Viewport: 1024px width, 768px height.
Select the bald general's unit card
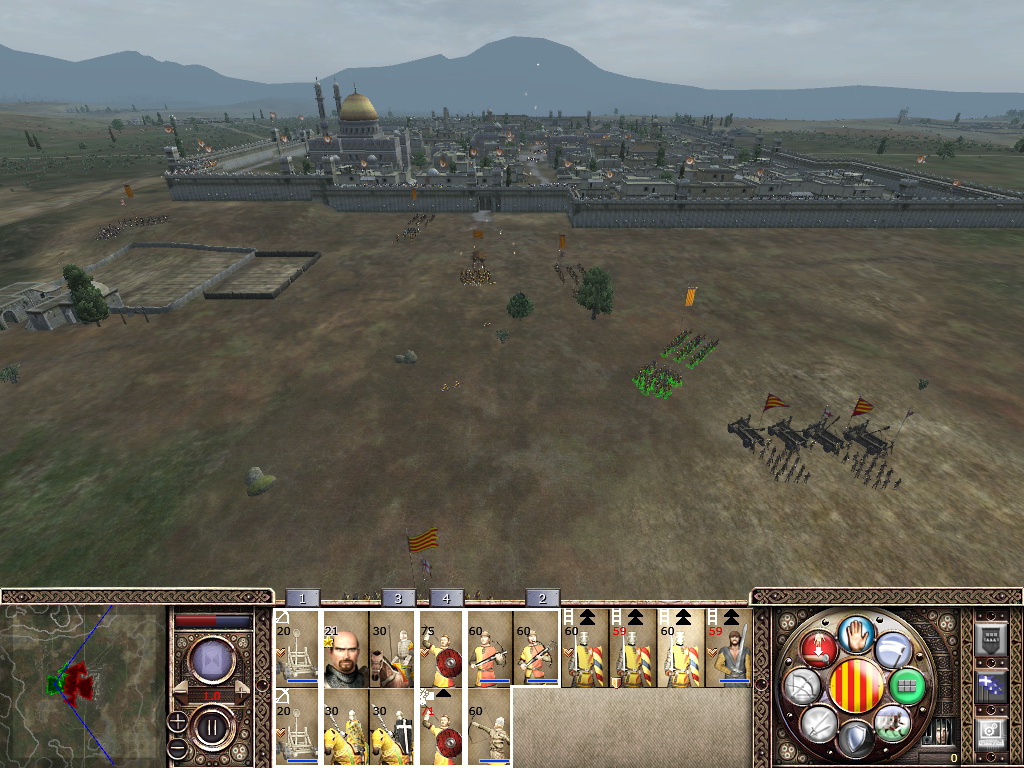click(346, 649)
